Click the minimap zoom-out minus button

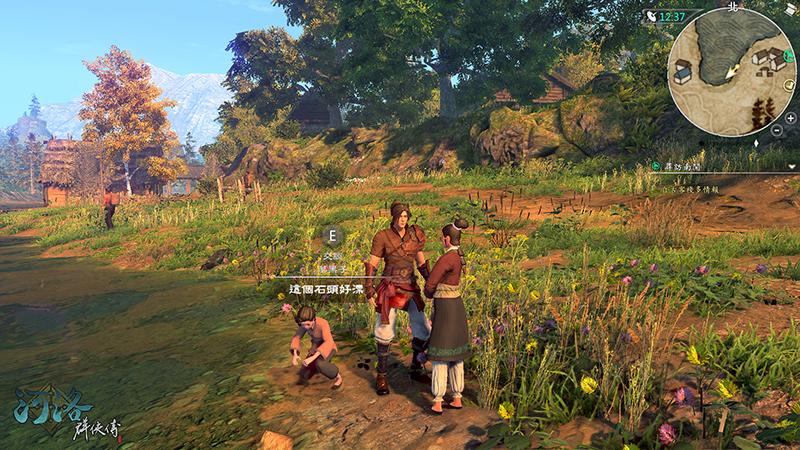click(x=777, y=131)
